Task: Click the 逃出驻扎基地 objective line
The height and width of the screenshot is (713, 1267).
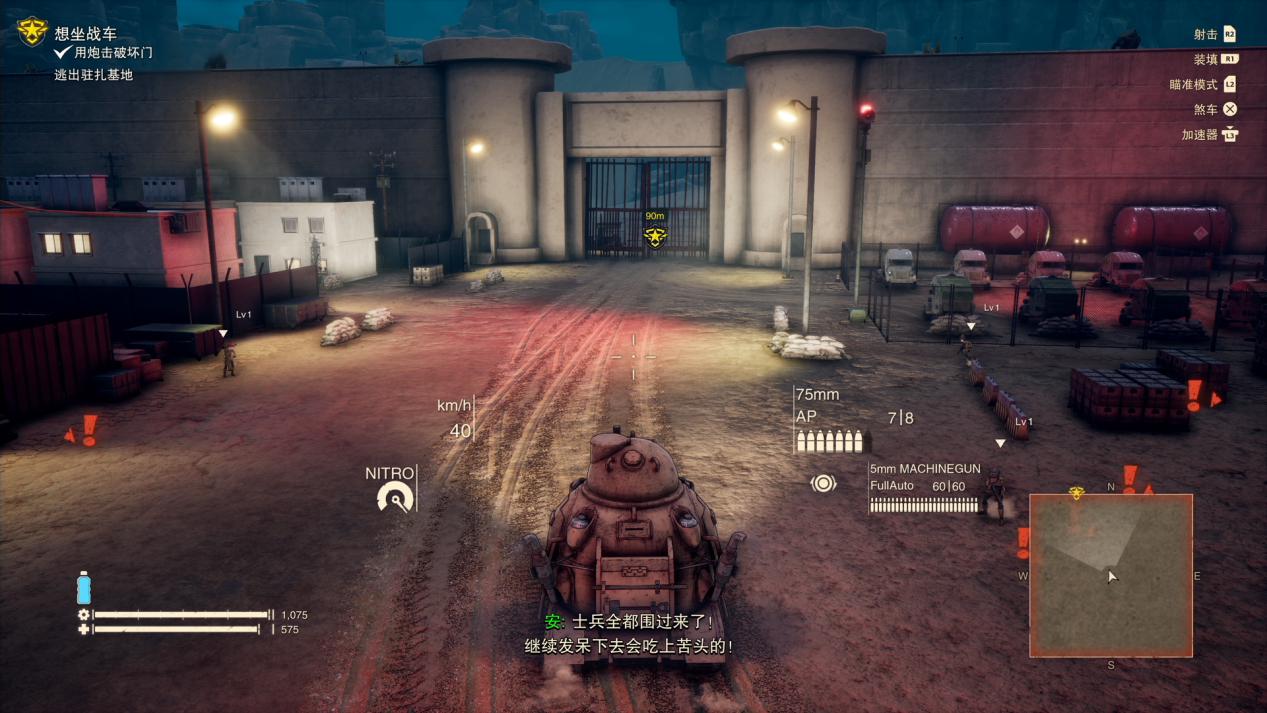Action: click(x=94, y=75)
